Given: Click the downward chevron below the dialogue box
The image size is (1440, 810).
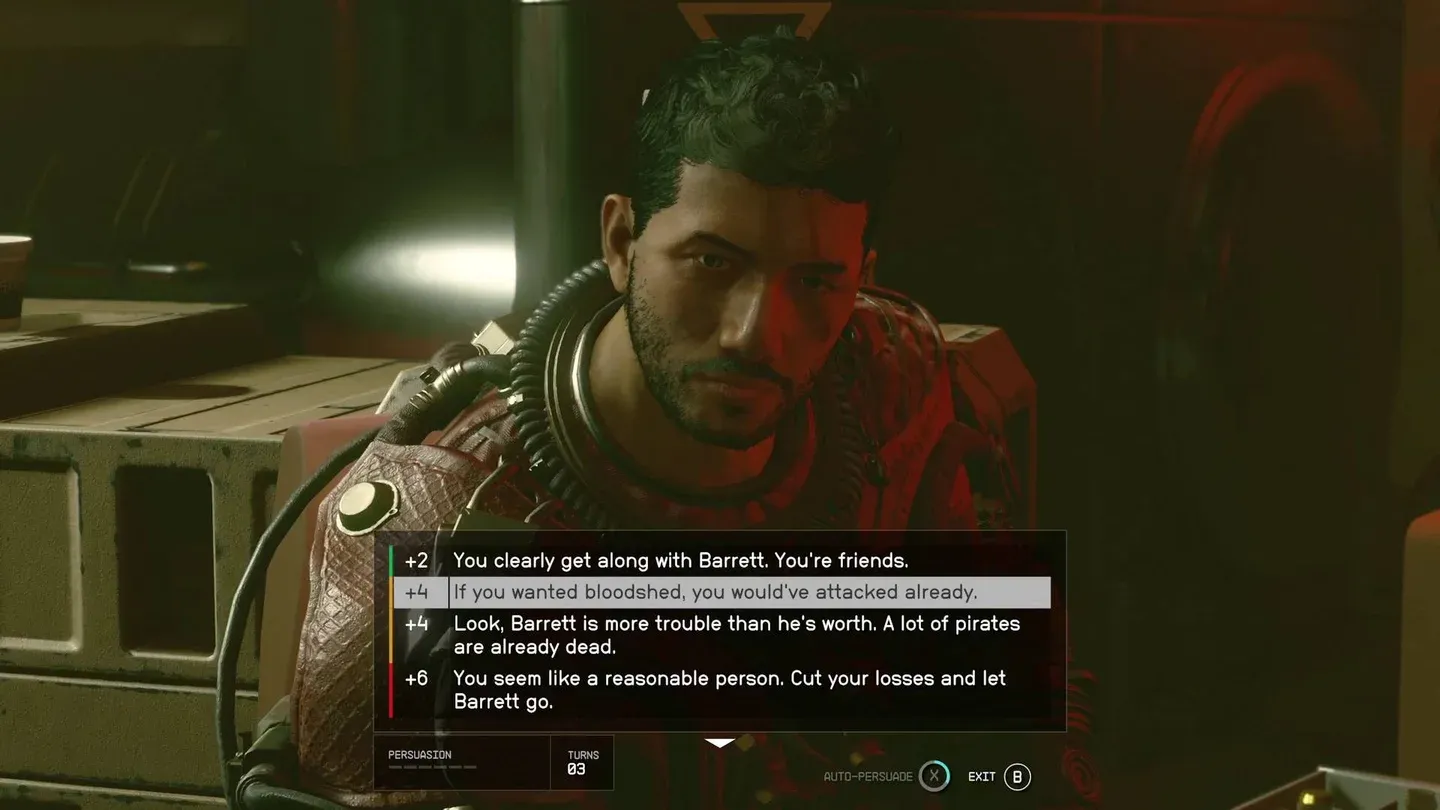Looking at the screenshot, I should 720,742.
